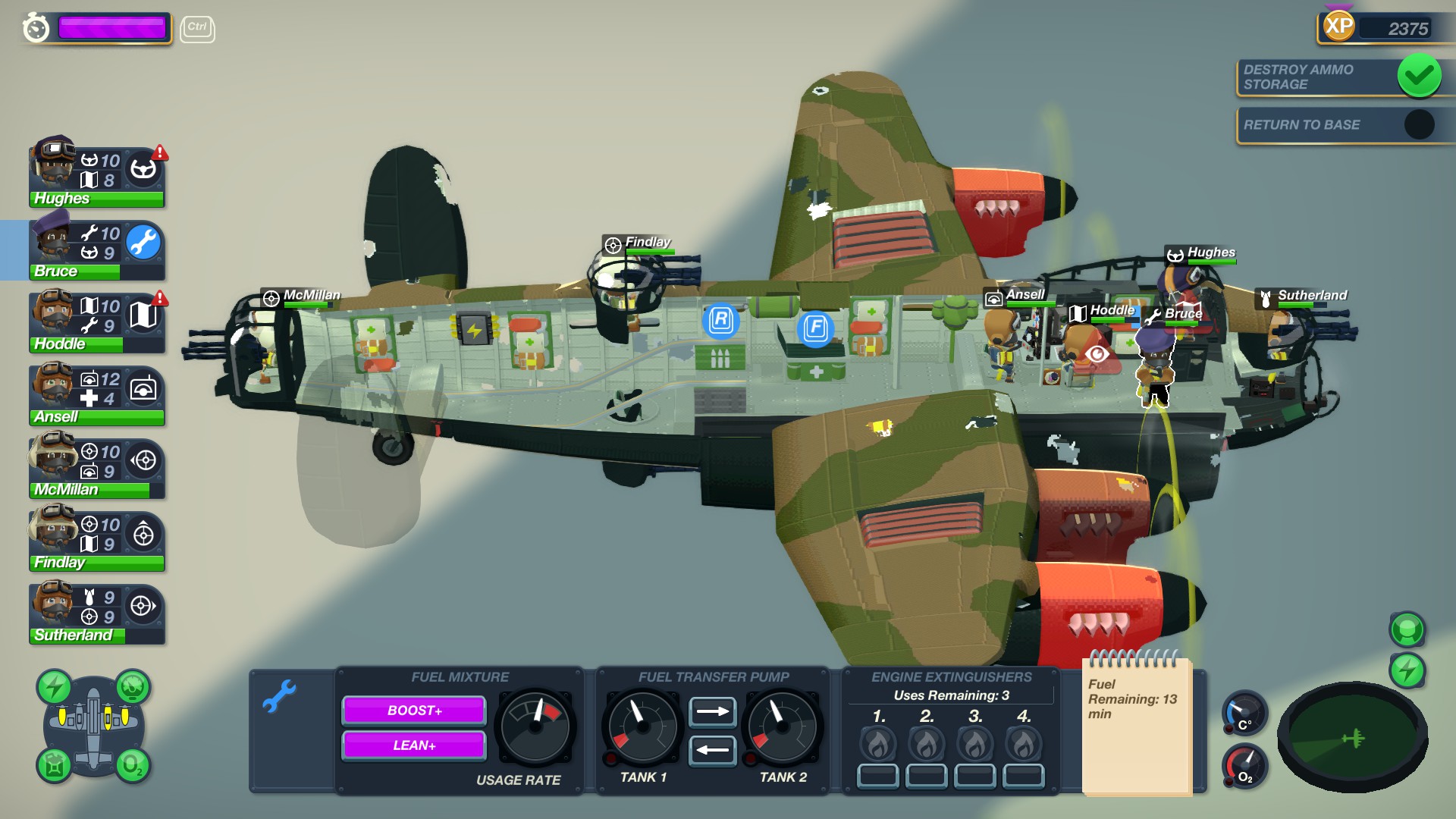The width and height of the screenshot is (1456, 819).
Task: Open the radar minimap
Action: pos(1352,737)
